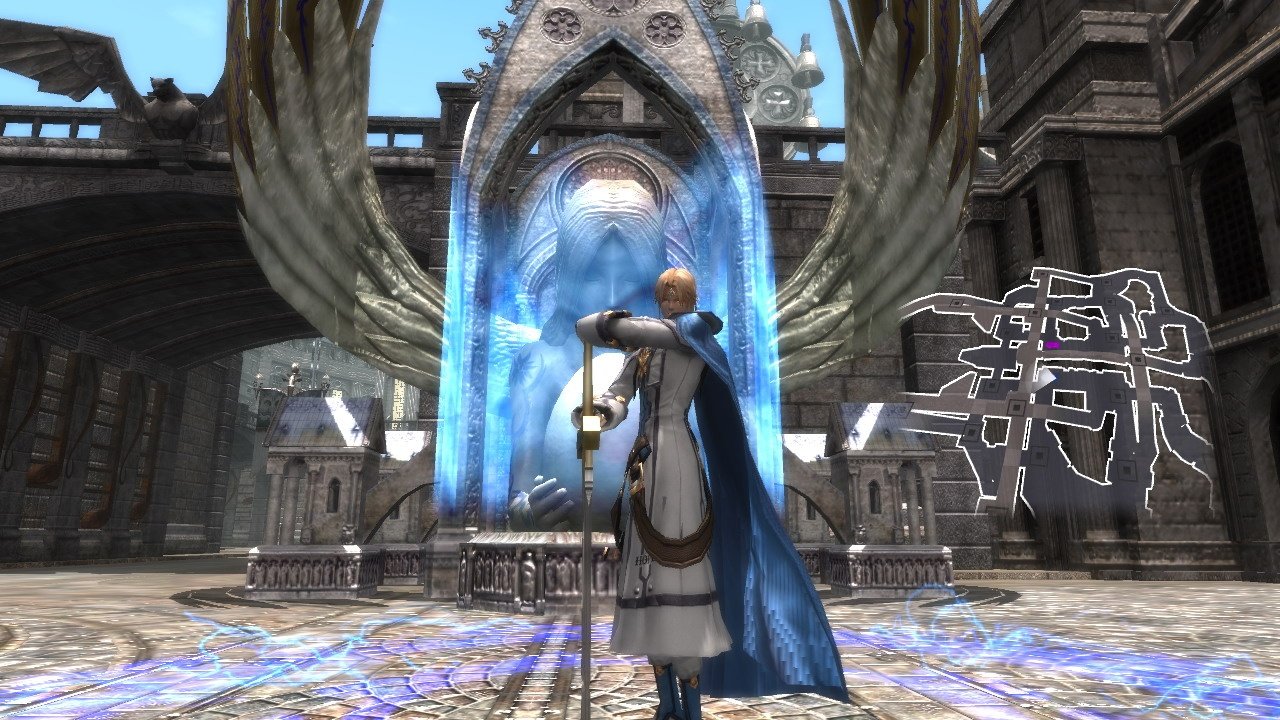Screen dimensions: 1280x720
Task: Click the topmost square marker on the minimap
Action: pos(1042,274)
